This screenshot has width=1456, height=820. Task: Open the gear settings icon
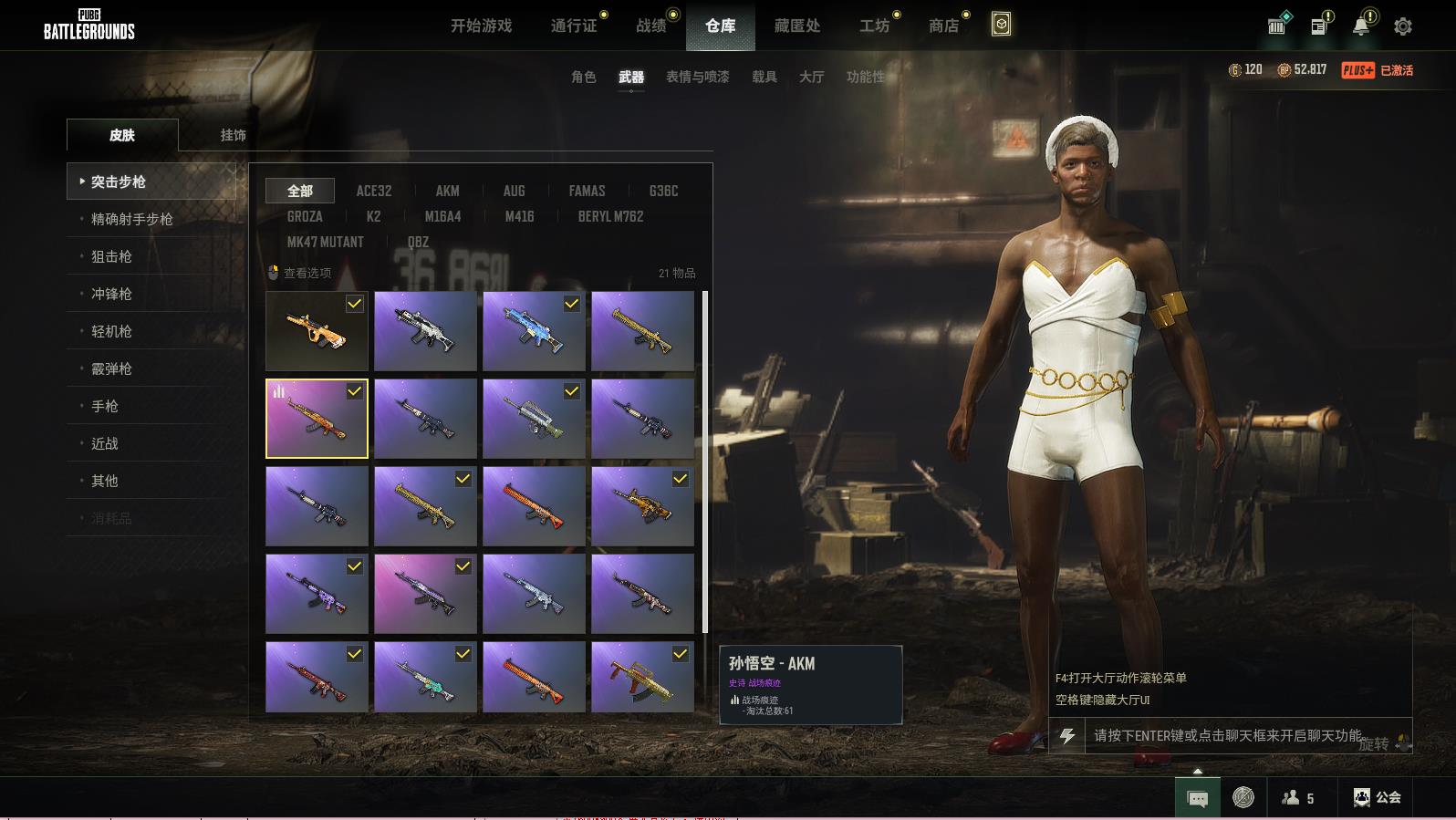click(x=1402, y=26)
